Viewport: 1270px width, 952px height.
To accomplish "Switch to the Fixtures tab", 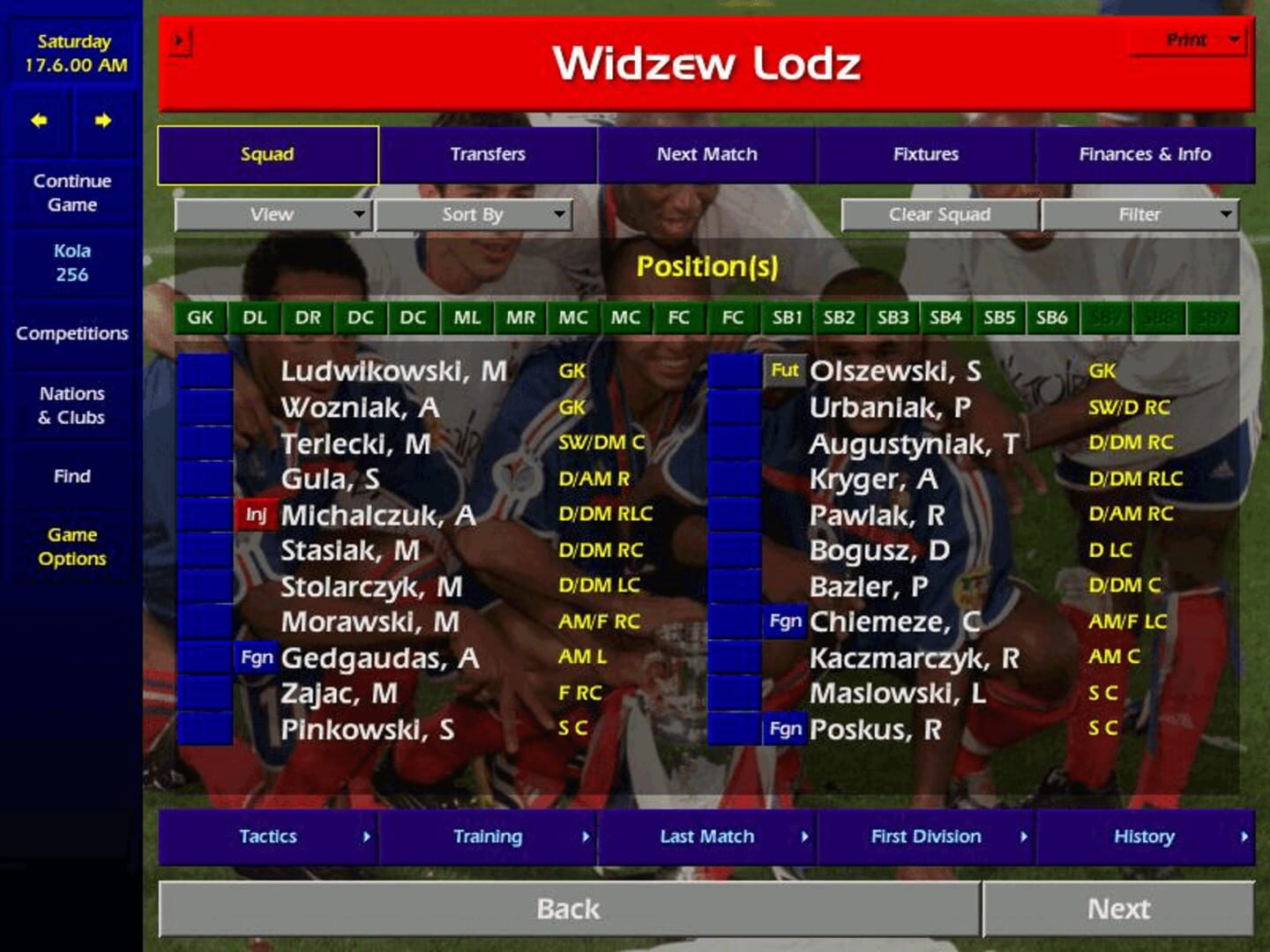I will 926,154.
